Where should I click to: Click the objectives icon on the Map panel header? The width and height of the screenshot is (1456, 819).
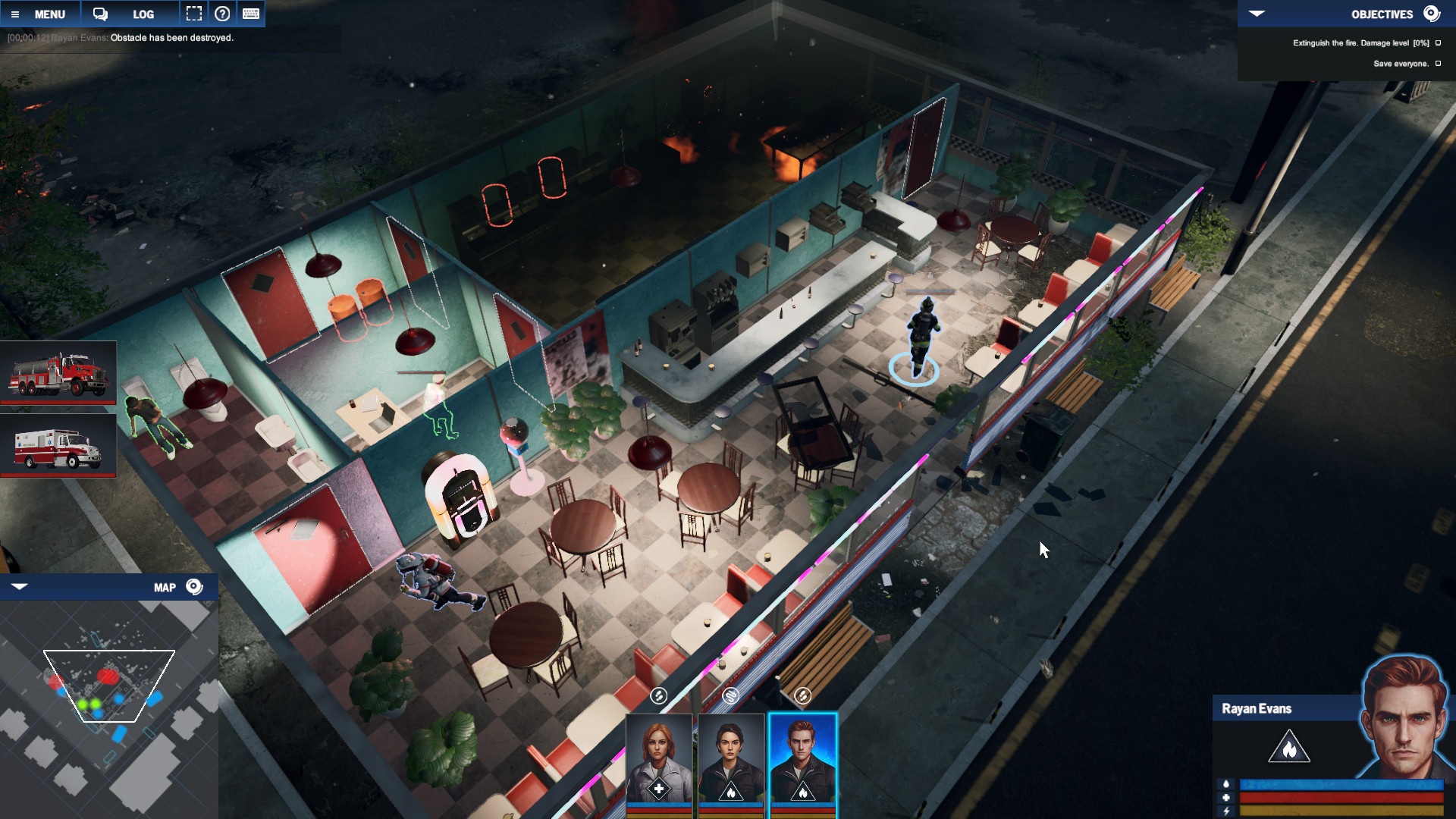[193, 586]
